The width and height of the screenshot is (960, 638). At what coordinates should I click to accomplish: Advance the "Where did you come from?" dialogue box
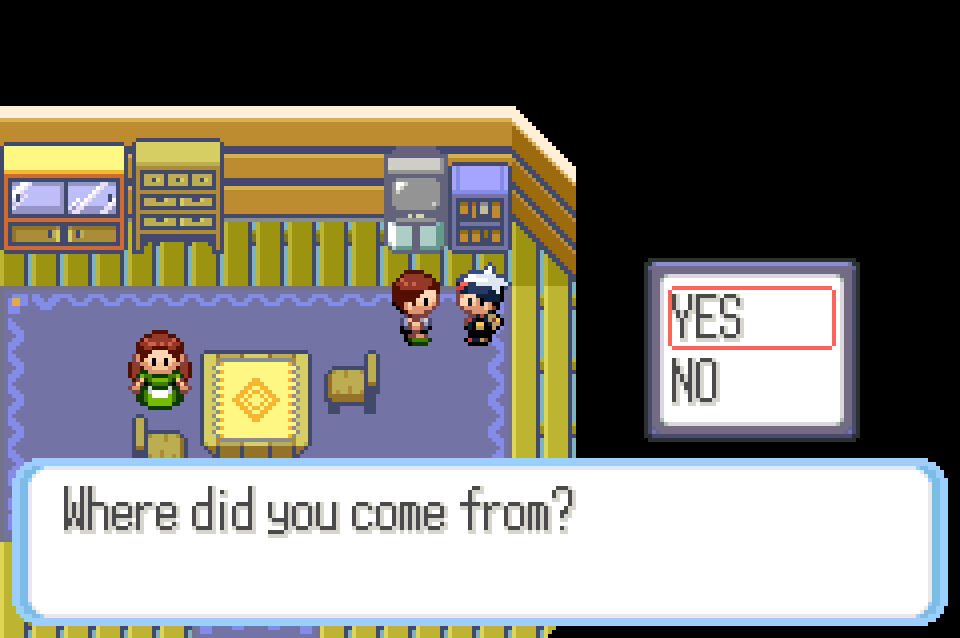480,541
